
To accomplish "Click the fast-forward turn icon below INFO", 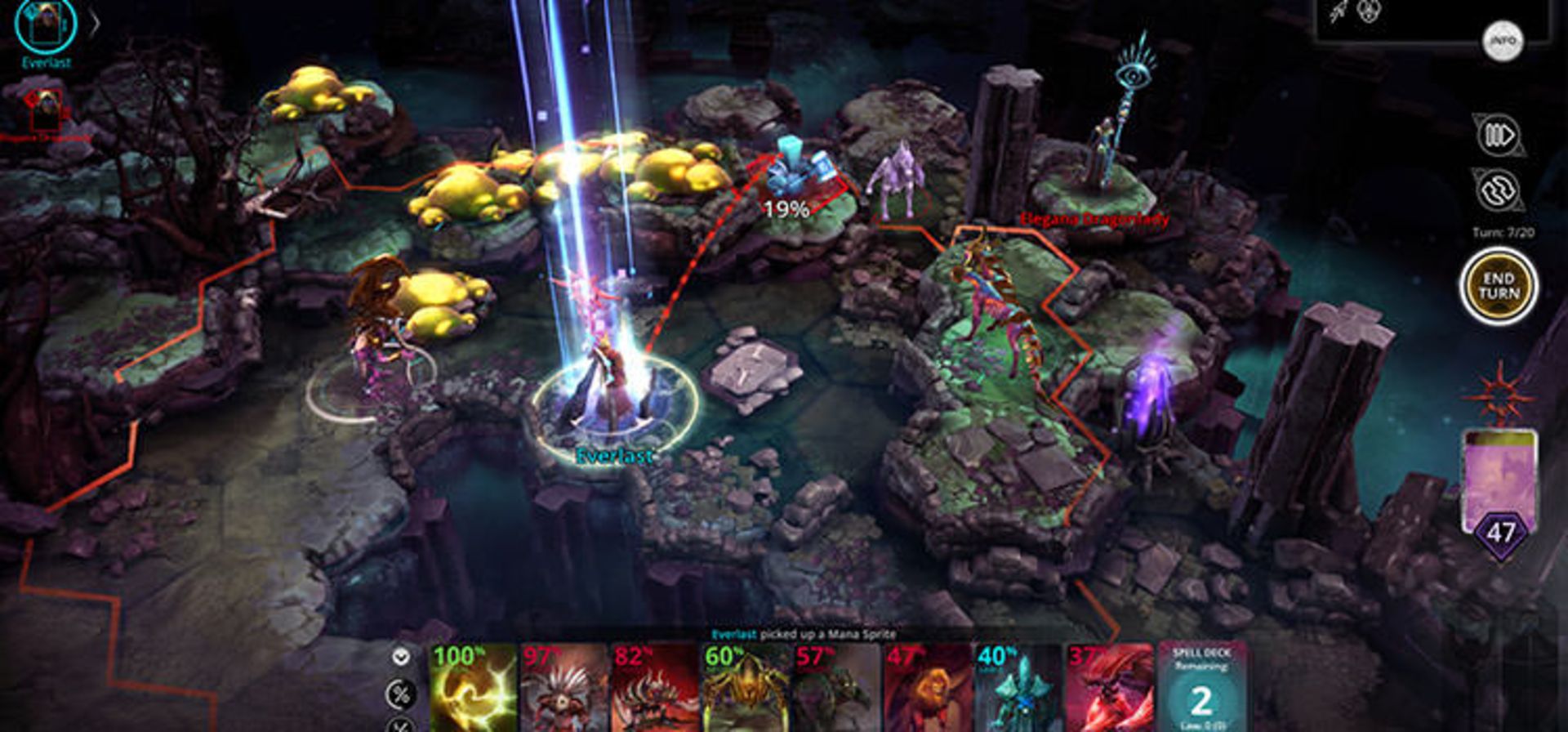I will click(x=1500, y=134).
